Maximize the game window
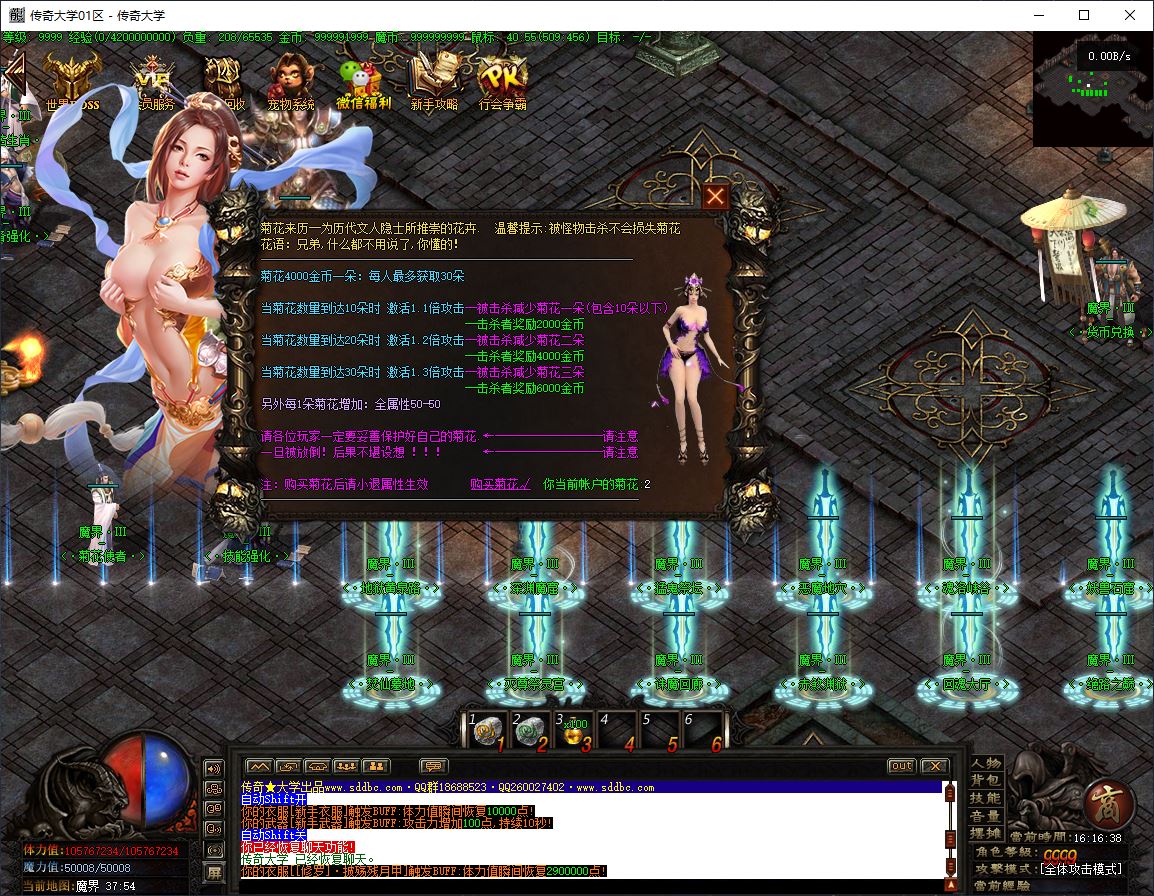 pyautogui.click(x=1084, y=15)
